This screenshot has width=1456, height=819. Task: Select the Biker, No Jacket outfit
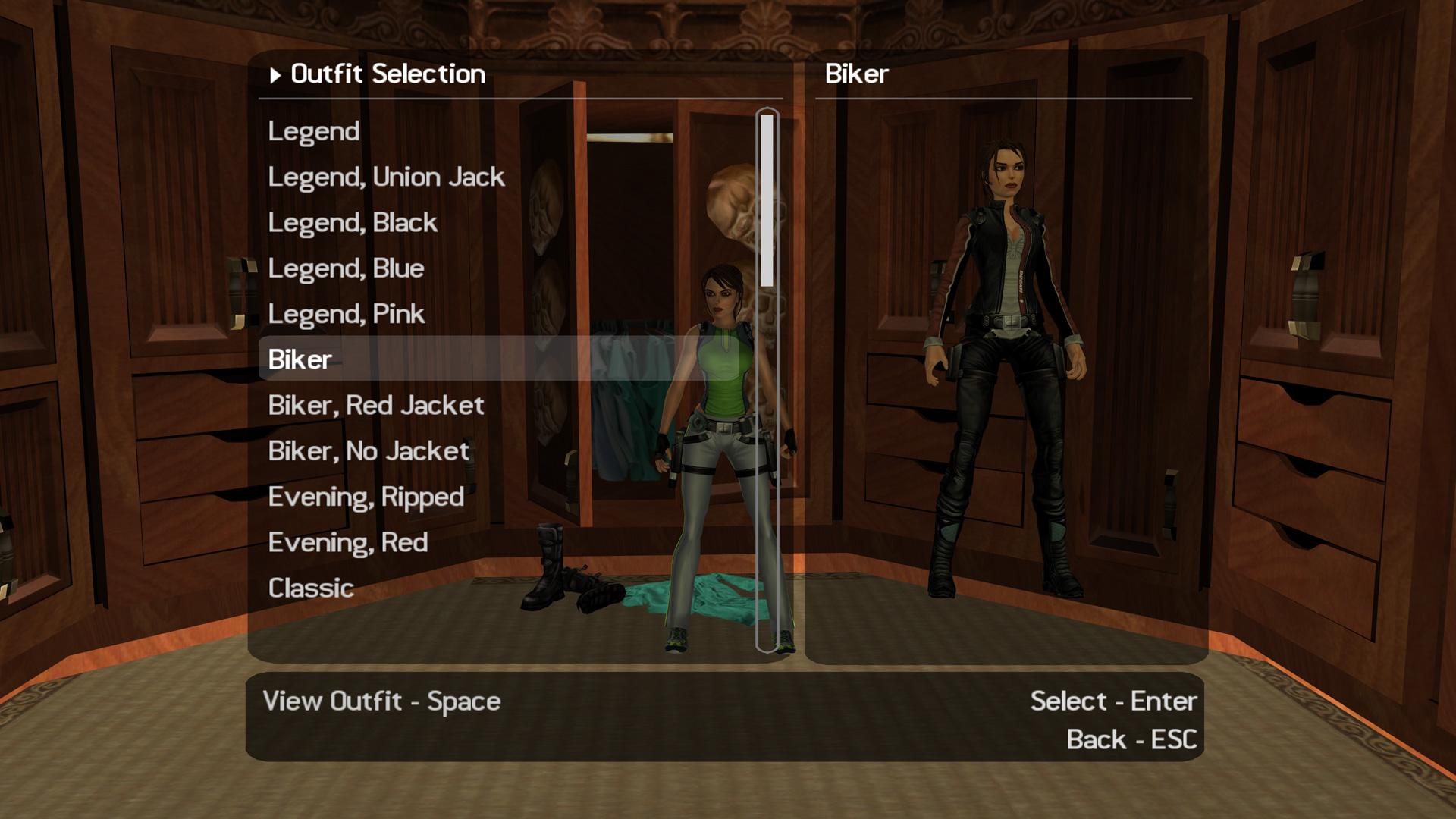[369, 450]
